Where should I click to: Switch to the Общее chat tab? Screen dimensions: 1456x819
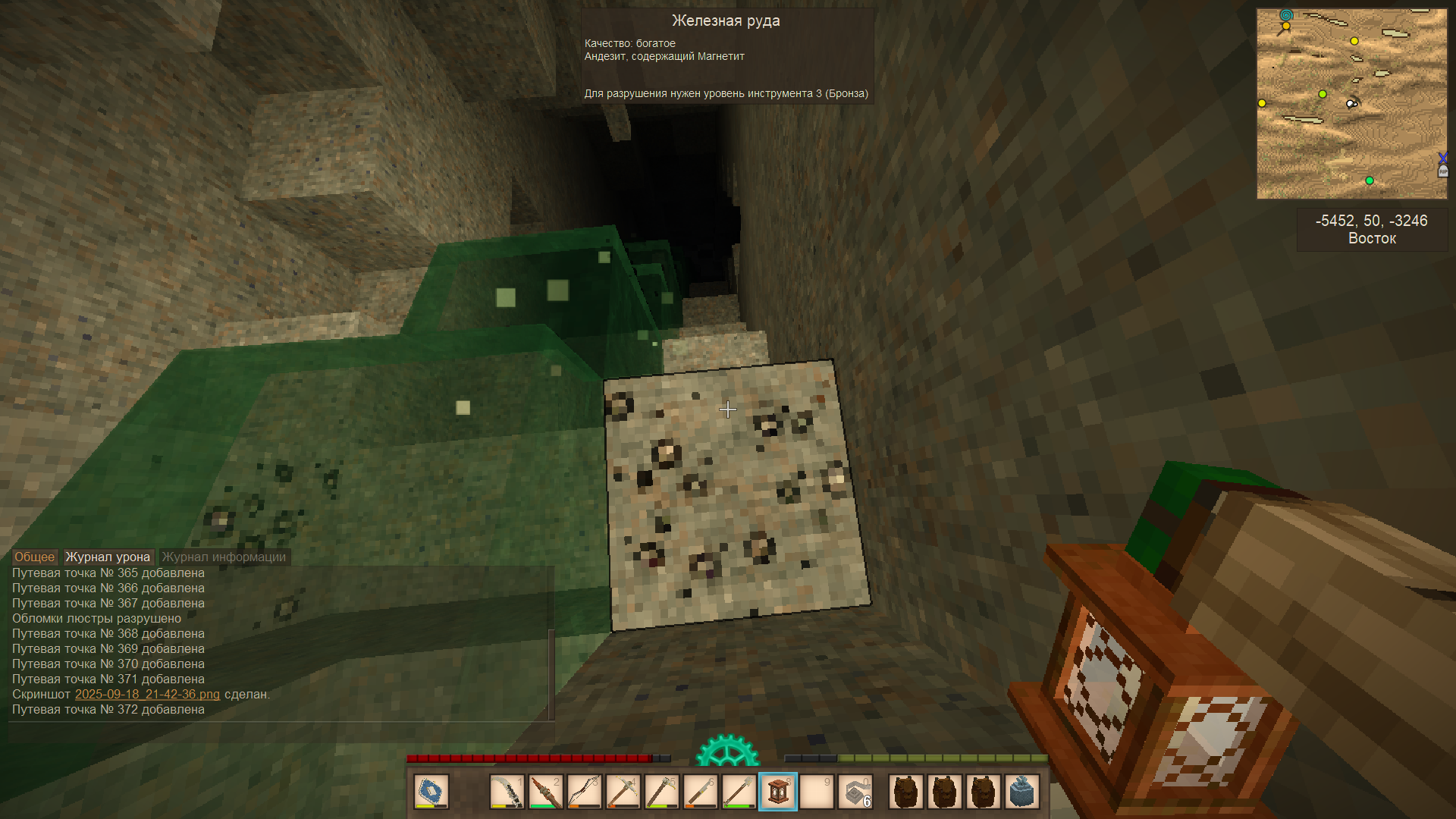pos(34,557)
